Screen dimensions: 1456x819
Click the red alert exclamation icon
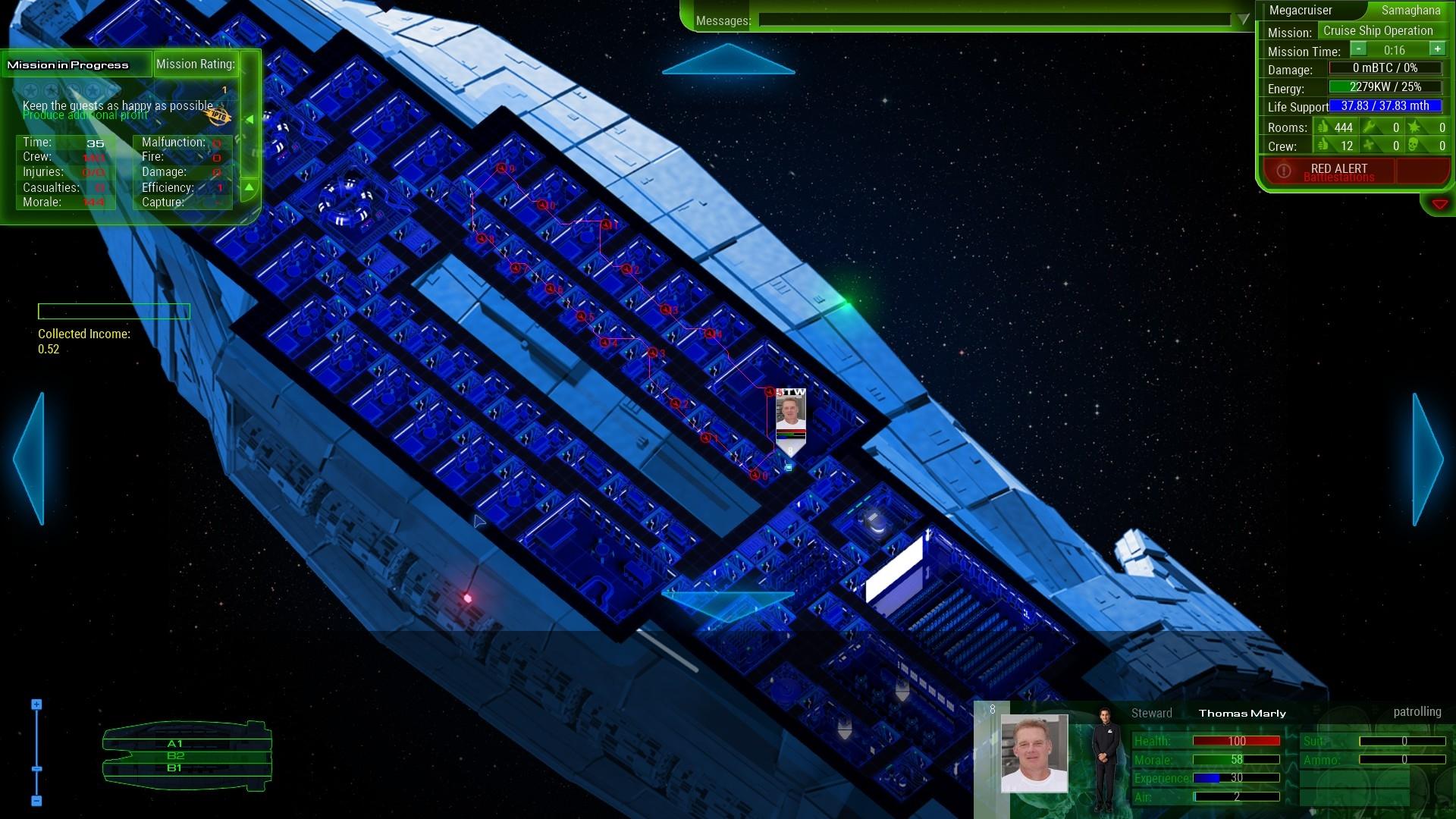click(x=1283, y=170)
